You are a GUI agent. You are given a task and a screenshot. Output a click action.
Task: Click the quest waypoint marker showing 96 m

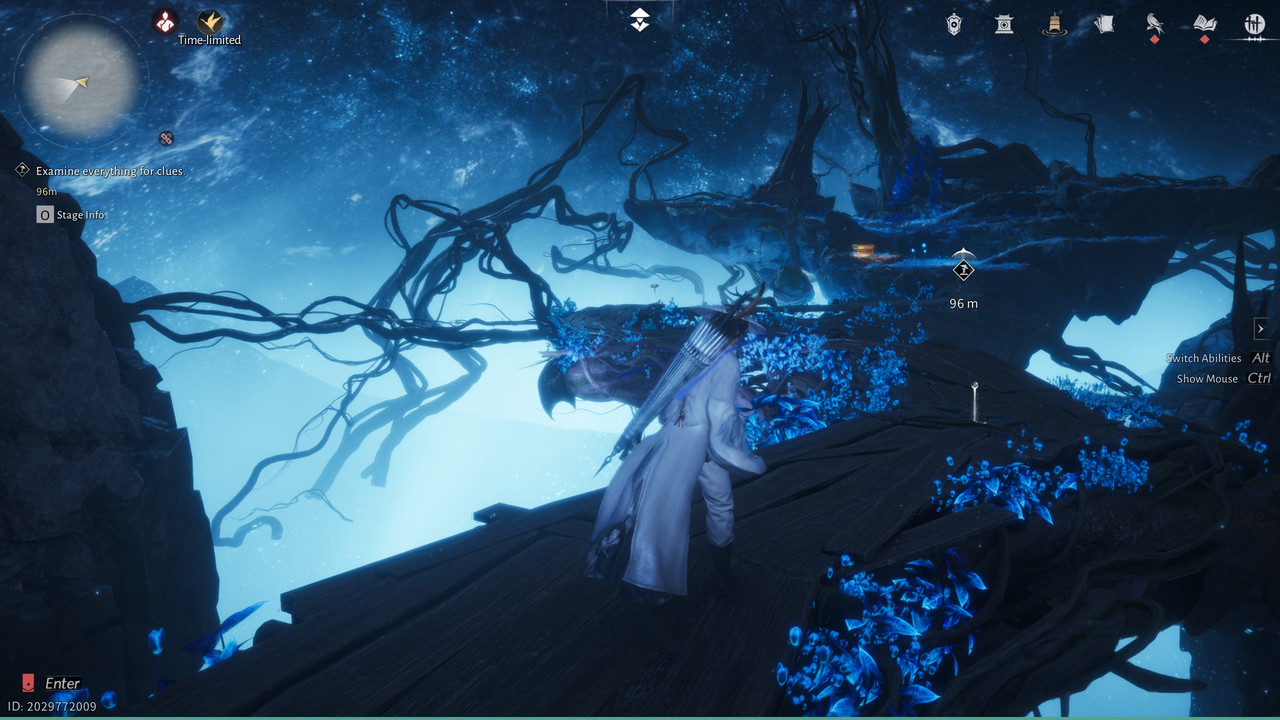click(963, 269)
